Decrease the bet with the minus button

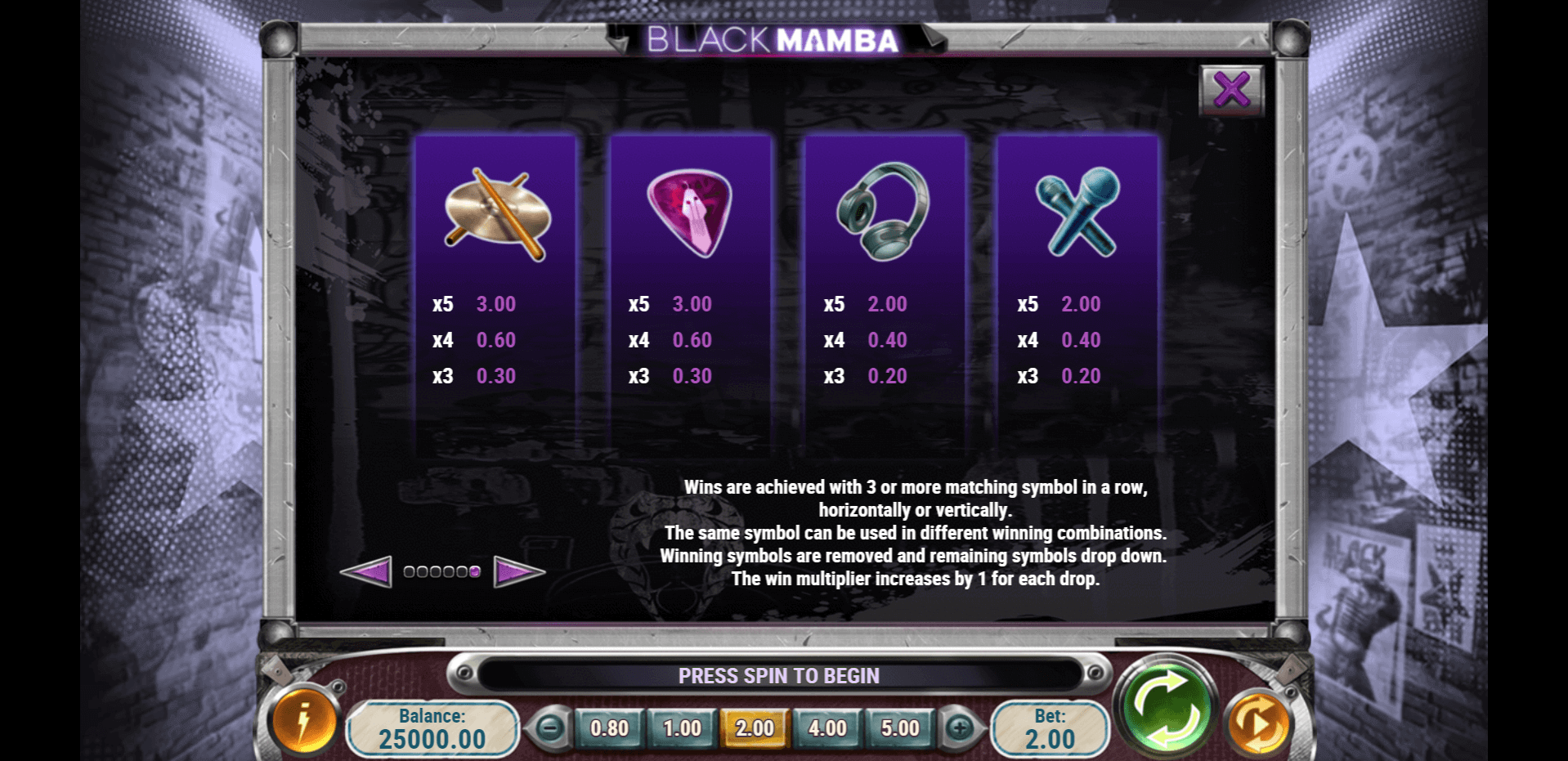pyautogui.click(x=550, y=727)
